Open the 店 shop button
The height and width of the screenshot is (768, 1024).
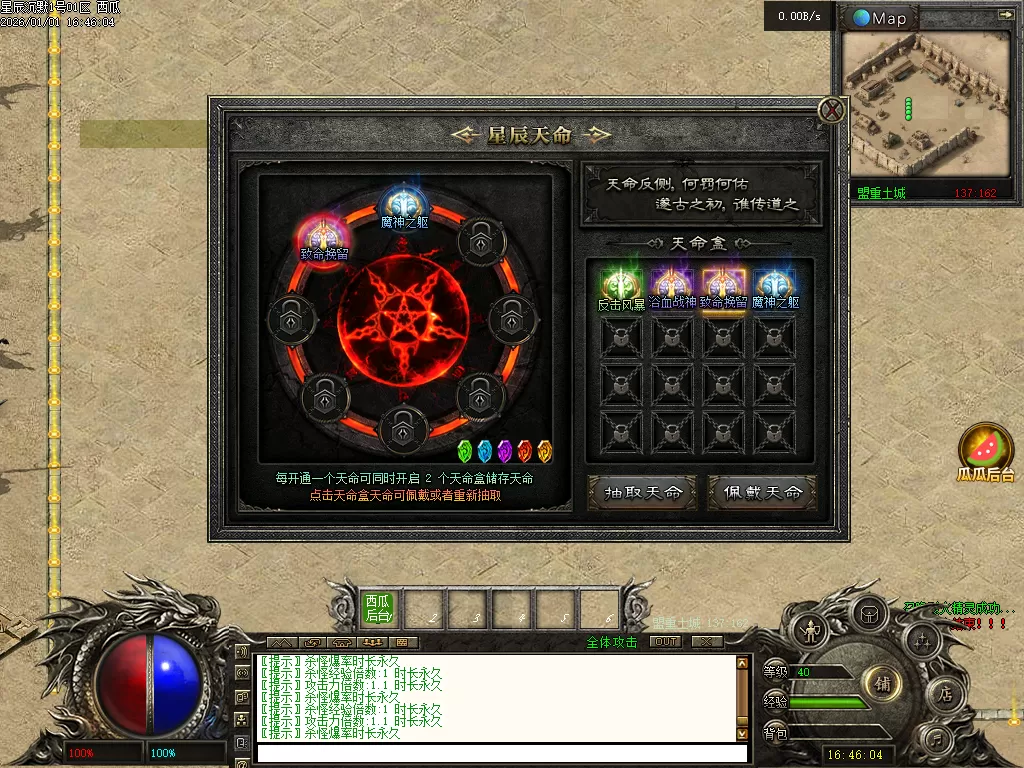pos(945,694)
